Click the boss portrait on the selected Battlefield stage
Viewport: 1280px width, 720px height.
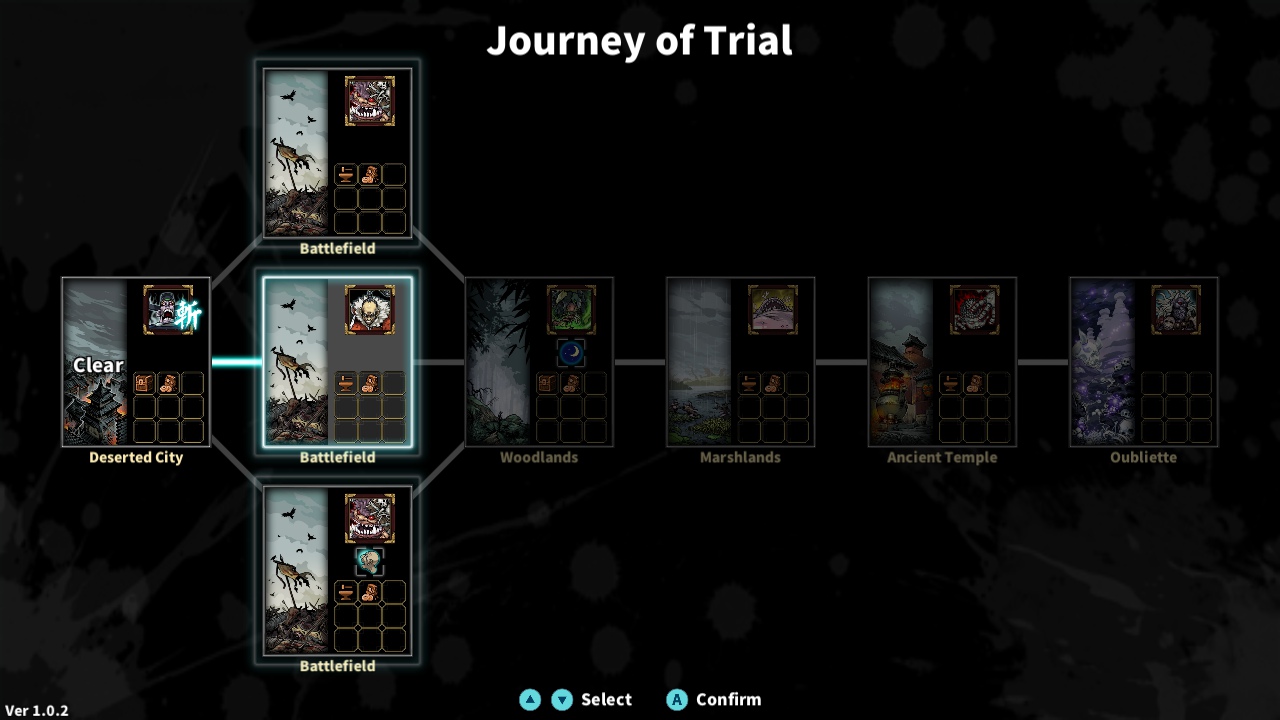click(370, 309)
